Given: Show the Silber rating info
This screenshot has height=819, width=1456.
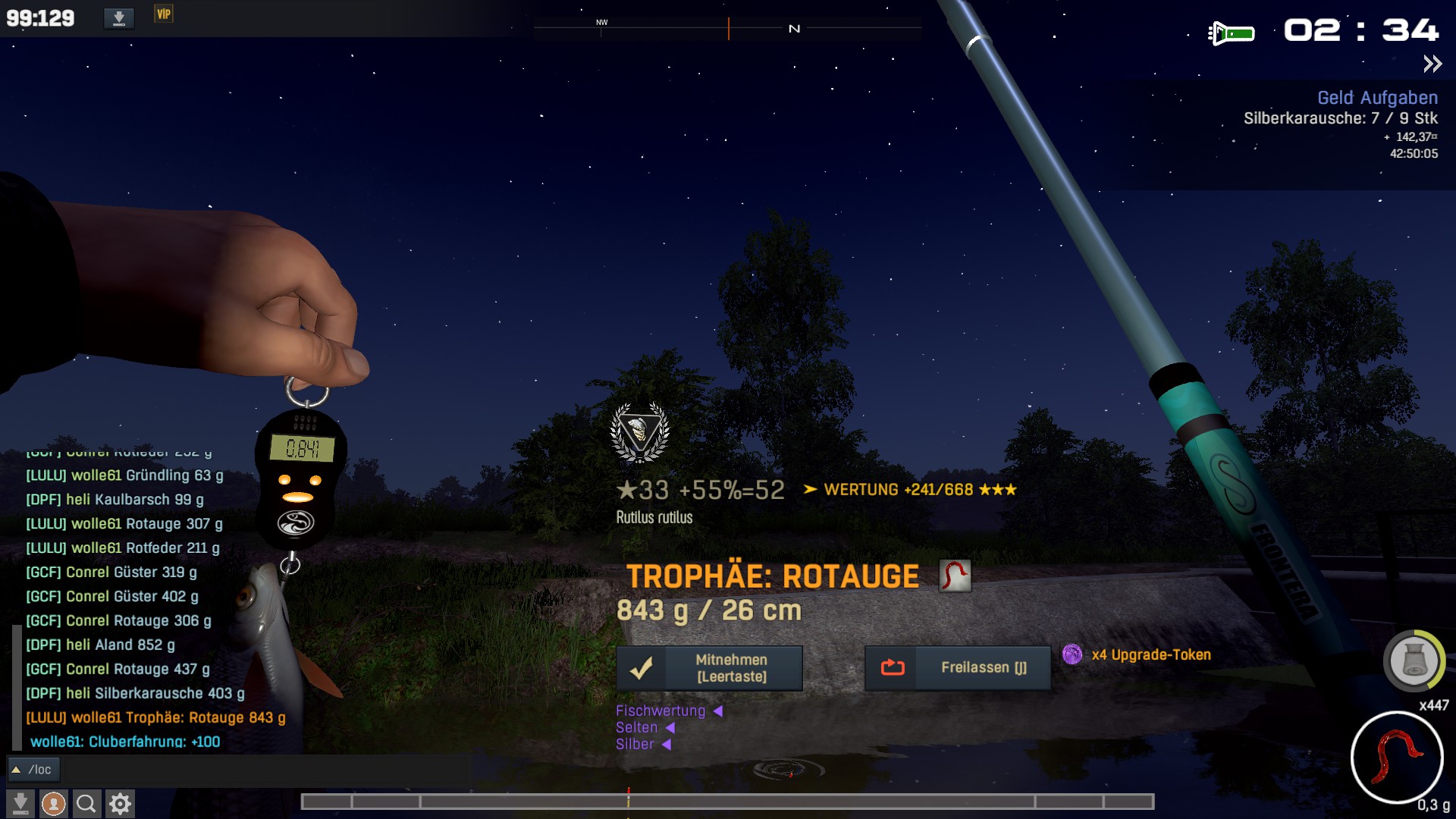Looking at the screenshot, I should tap(635, 744).
